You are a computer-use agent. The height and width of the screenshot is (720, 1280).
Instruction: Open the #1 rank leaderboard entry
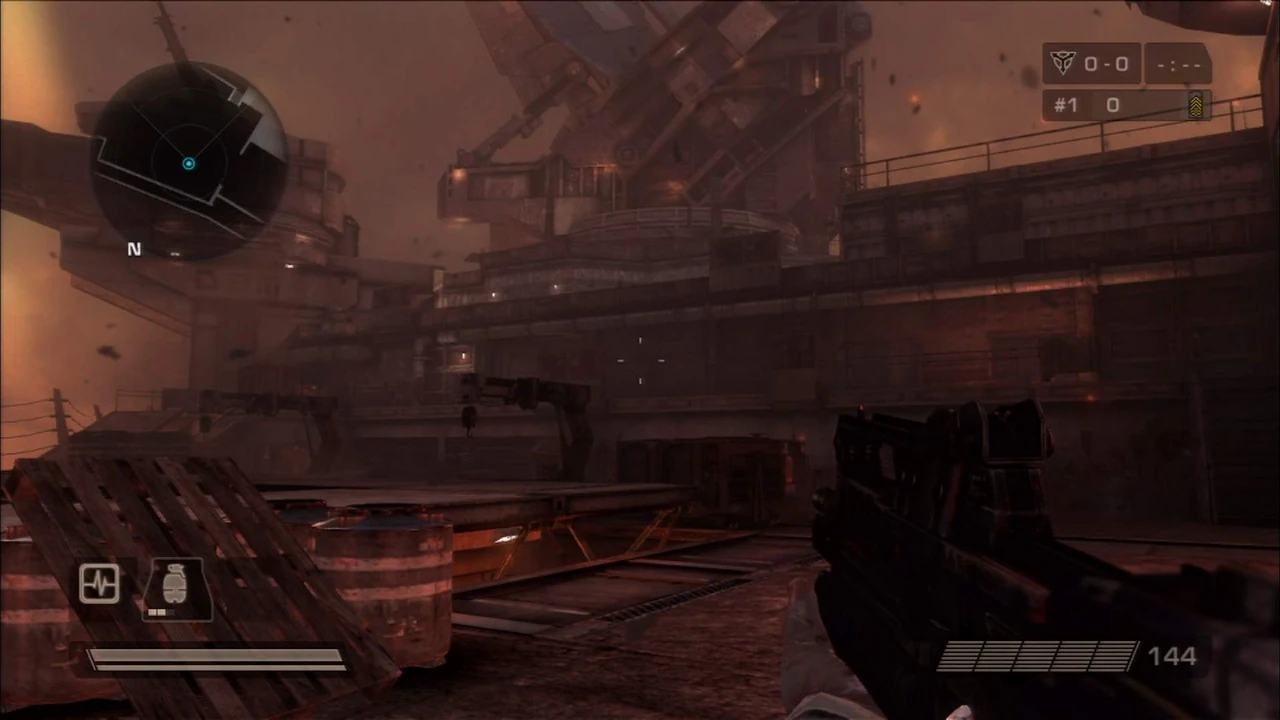point(1066,105)
